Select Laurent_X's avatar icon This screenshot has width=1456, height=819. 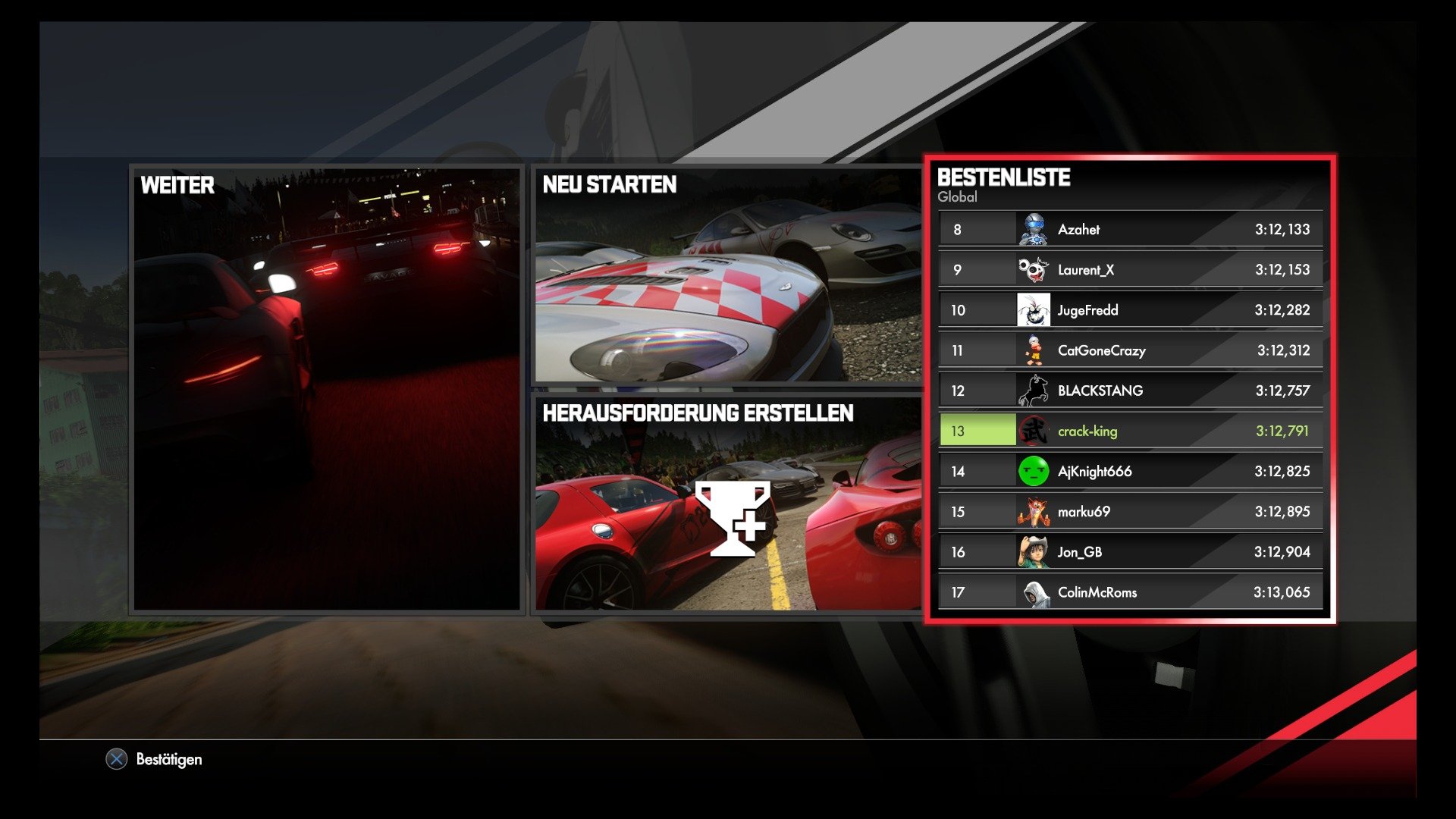[1033, 269]
